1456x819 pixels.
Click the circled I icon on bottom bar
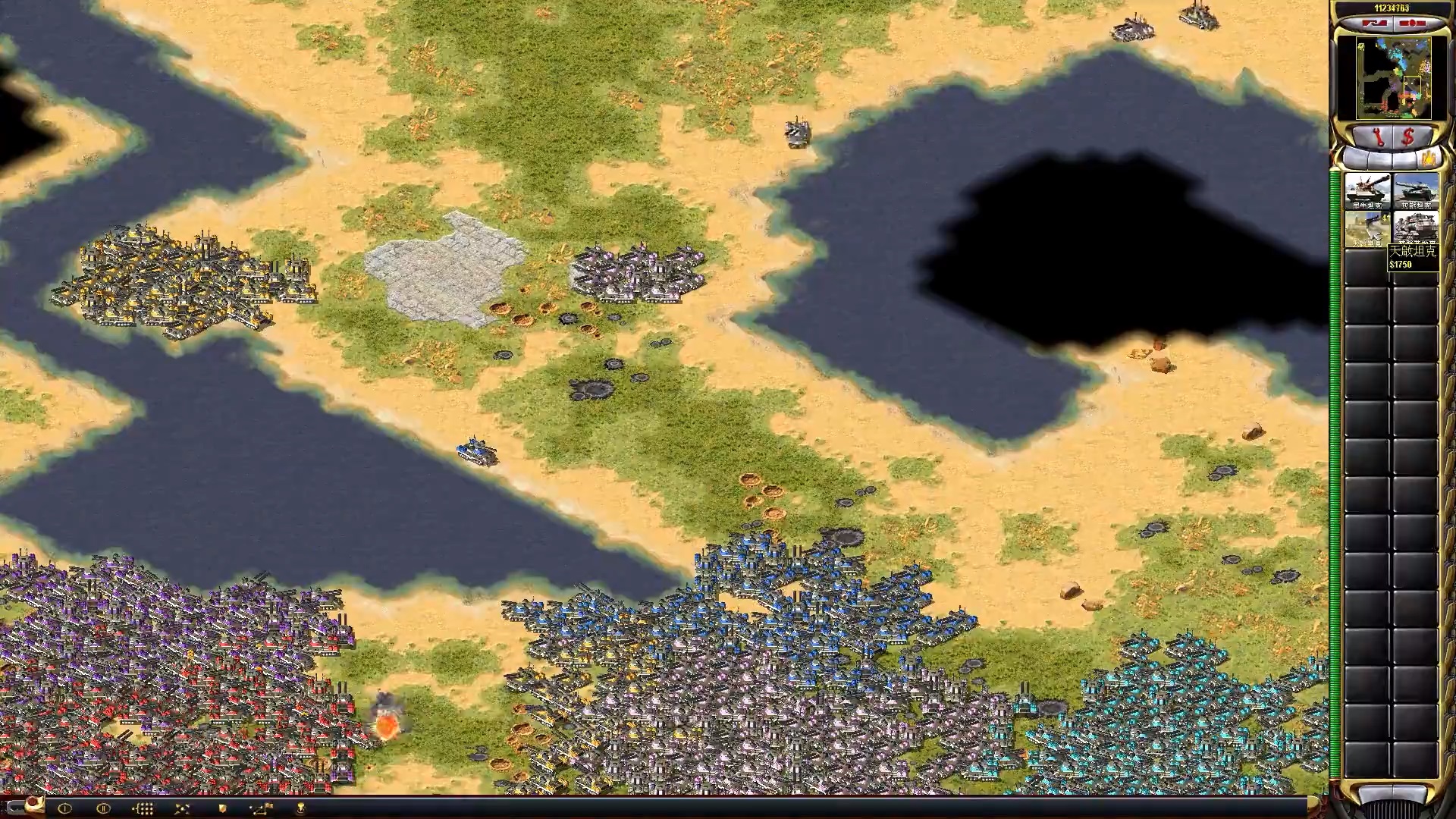coord(64,808)
